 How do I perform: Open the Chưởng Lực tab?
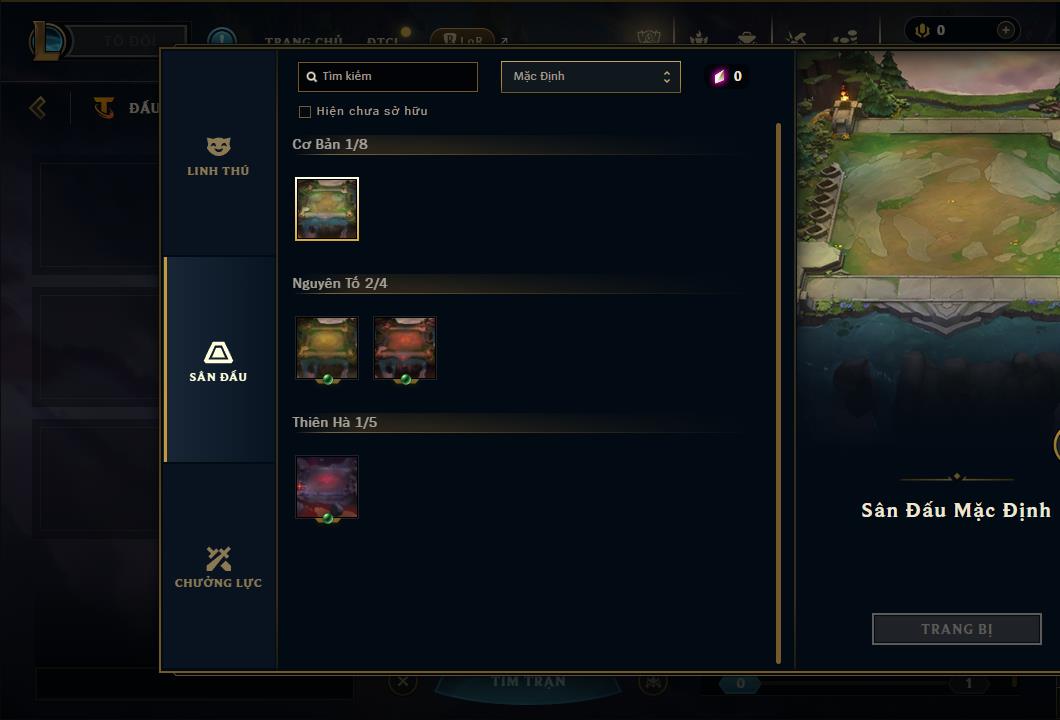point(218,567)
